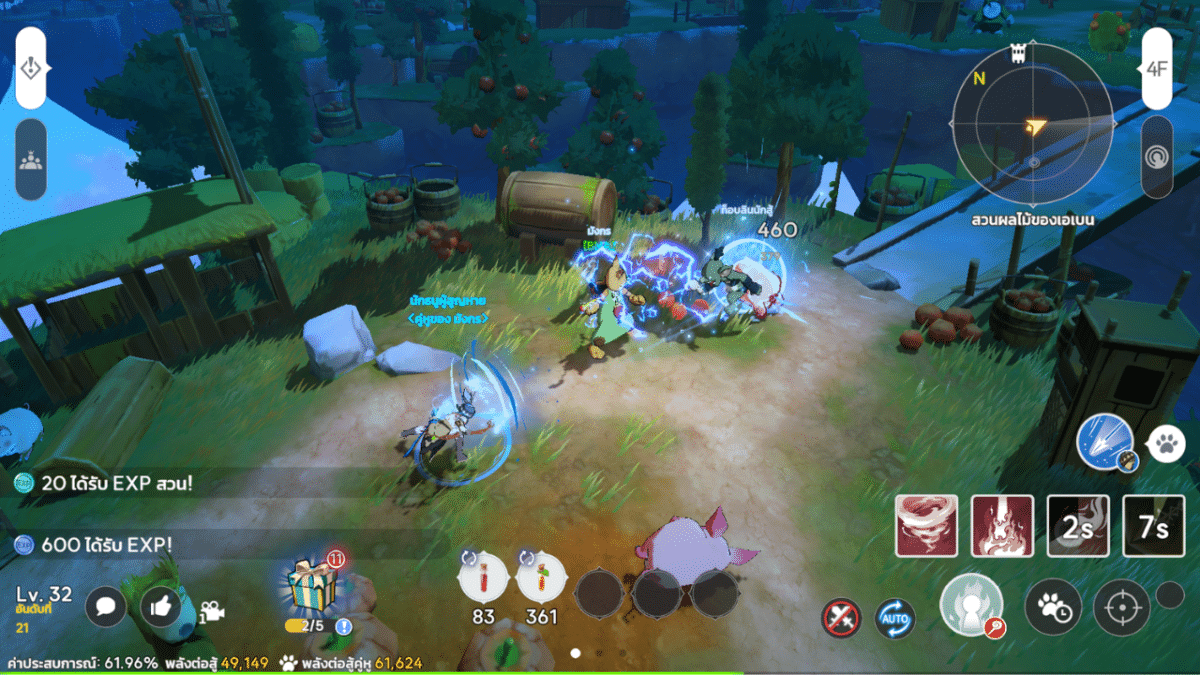Tap the skill on 2s cooldown
Screen dimensions: 1200x675
pos(1078,526)
